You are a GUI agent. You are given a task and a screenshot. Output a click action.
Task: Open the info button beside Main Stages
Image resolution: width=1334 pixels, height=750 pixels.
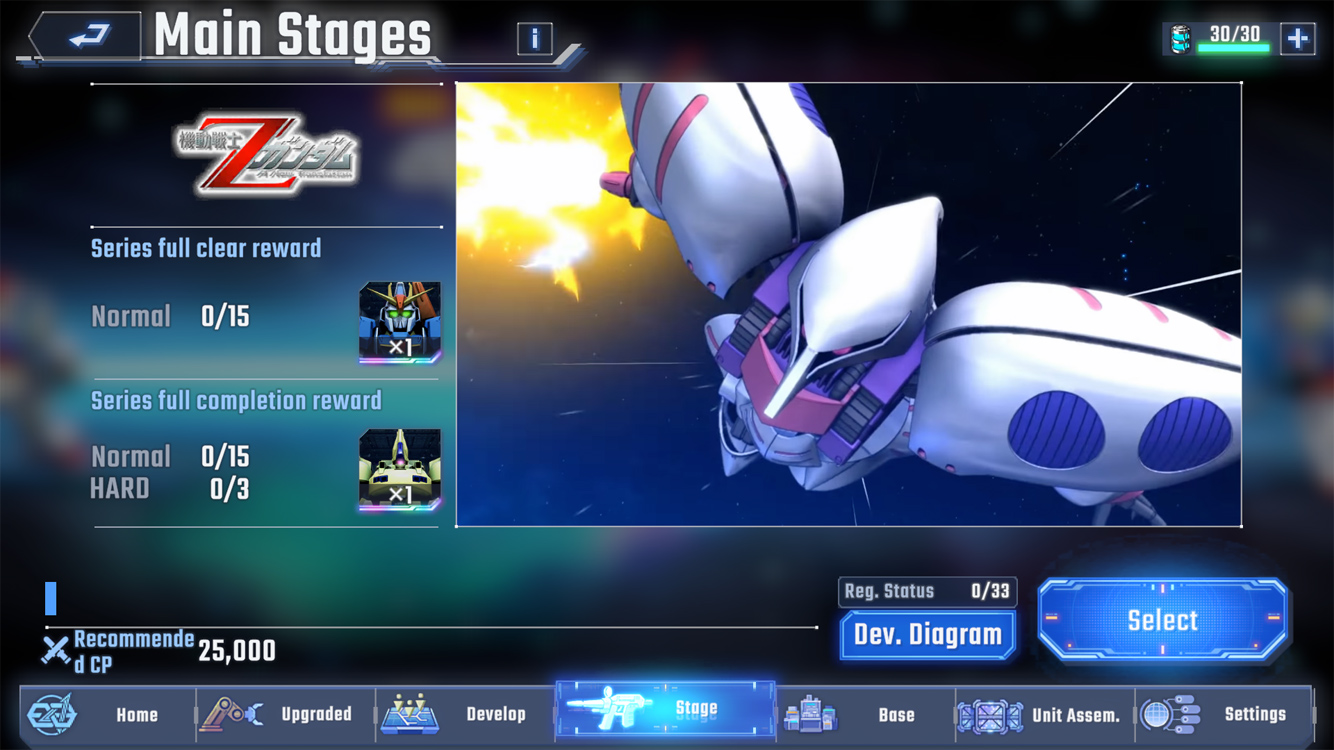click(x=535, y=39)
